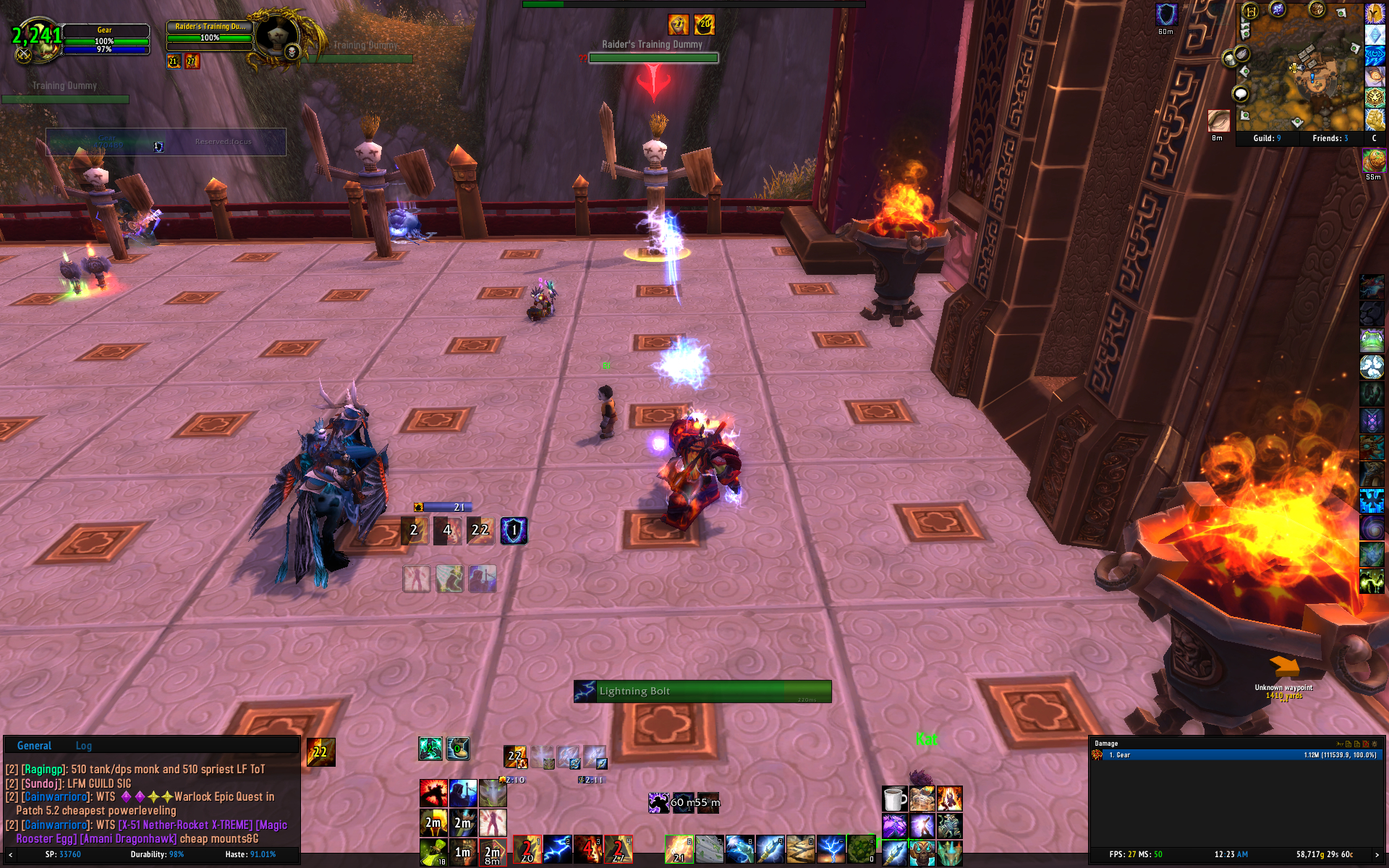
Task: Click the X-51 Nether-Rocket X-TREME chat link
Action: 185,825
